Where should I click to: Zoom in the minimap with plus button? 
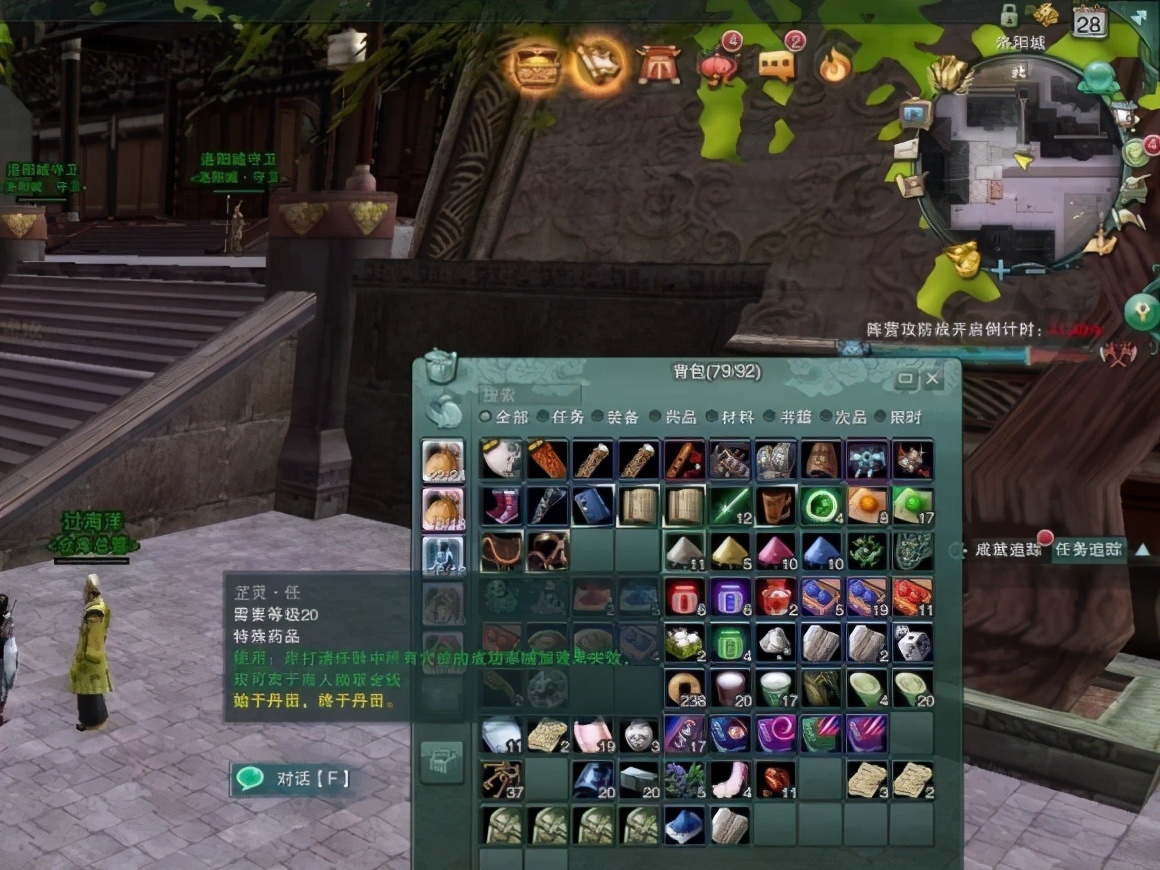1001,268
